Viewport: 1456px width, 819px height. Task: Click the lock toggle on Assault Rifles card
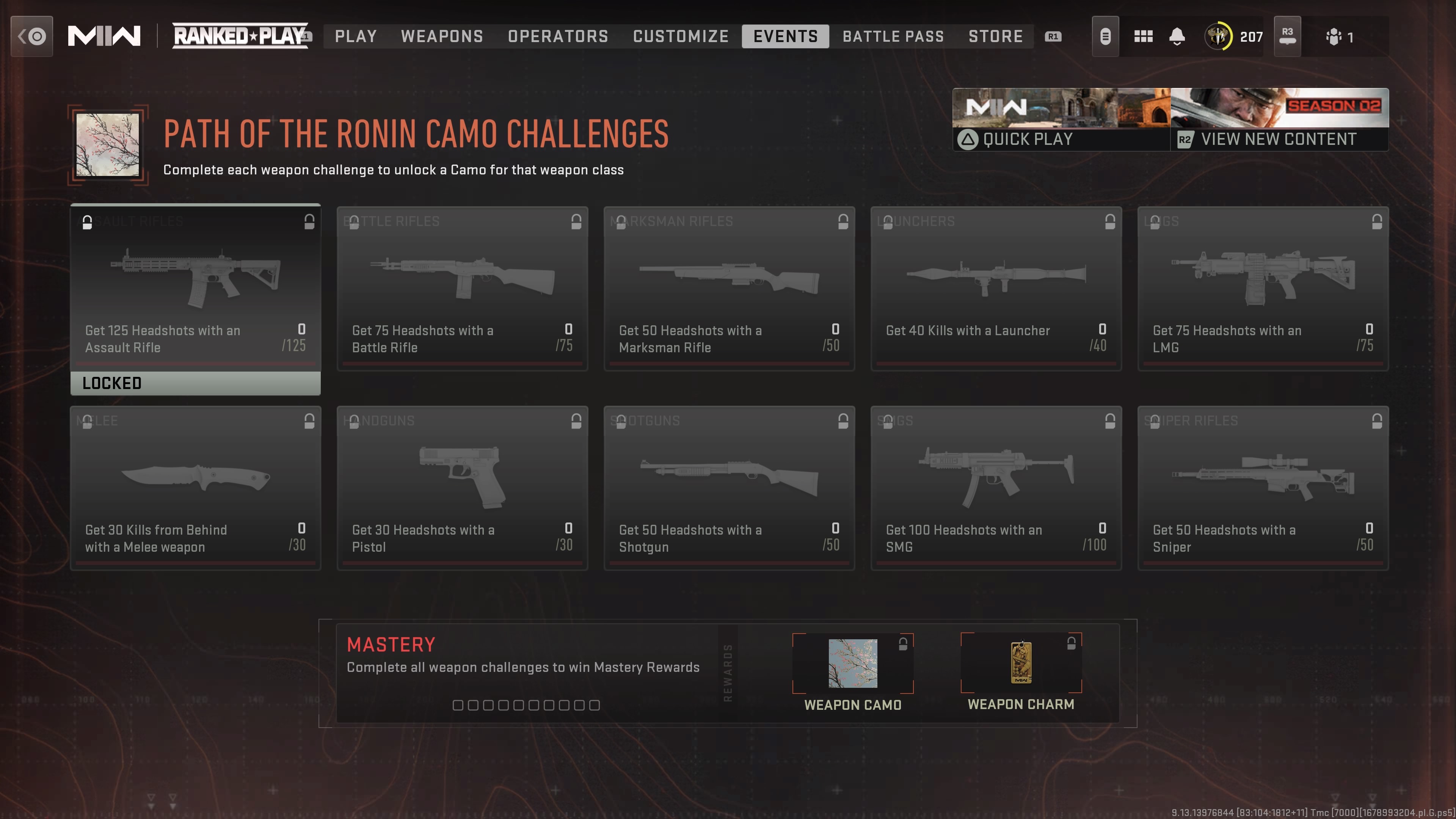click(x=309, y=221)
